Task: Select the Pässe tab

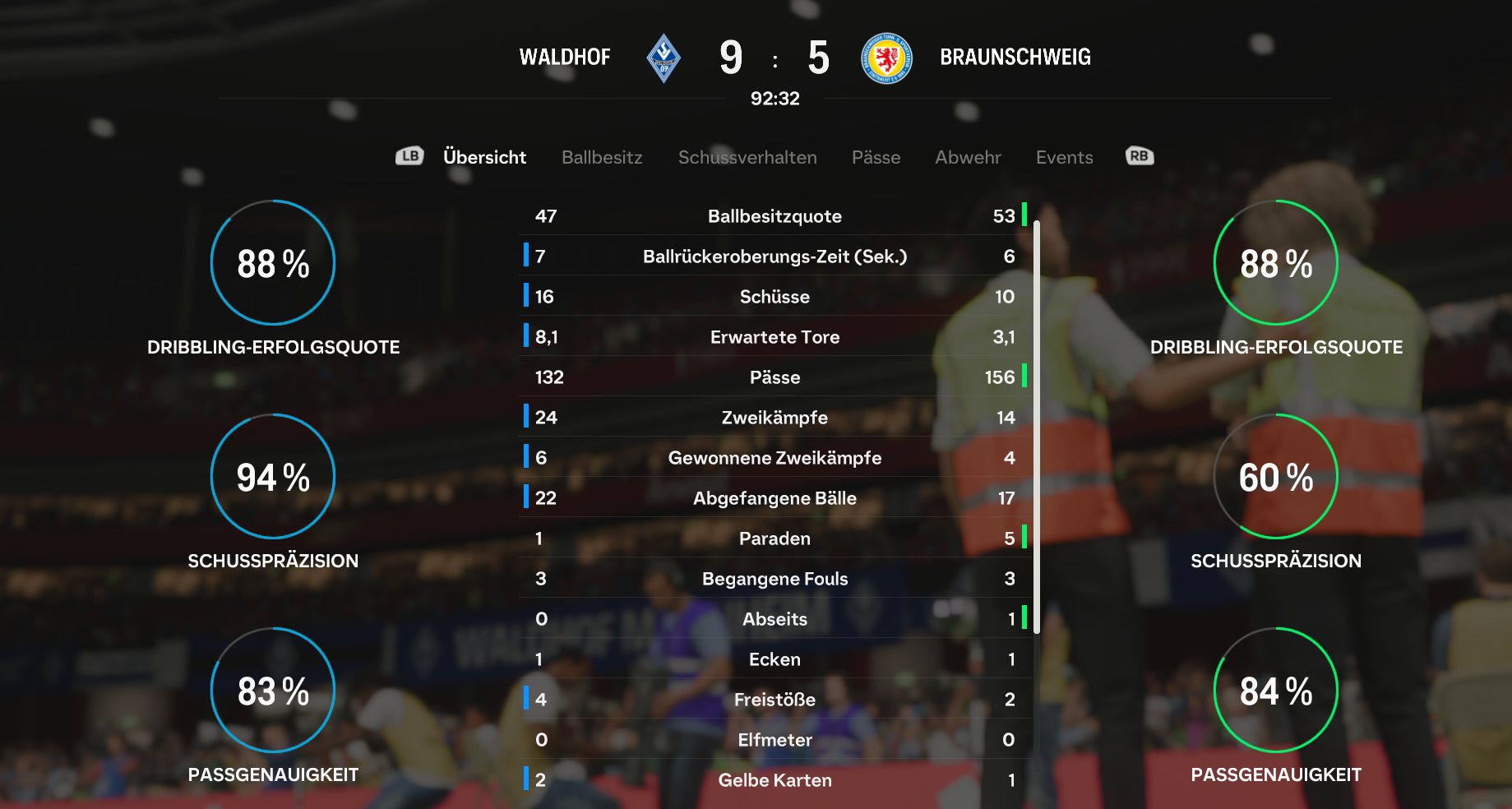Action: pos(876,157)
